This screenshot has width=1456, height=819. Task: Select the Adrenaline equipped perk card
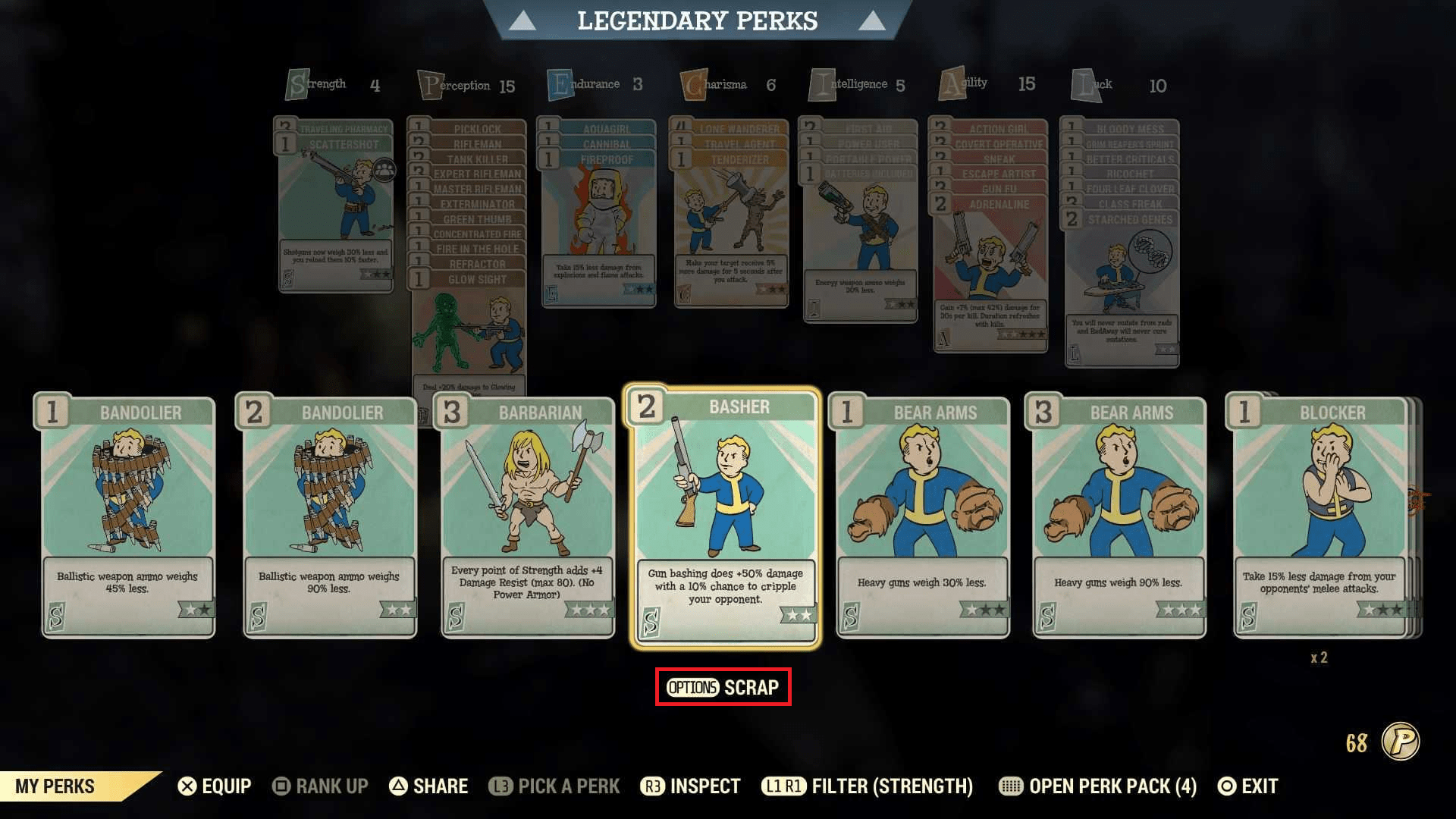[x=990, y=273]
